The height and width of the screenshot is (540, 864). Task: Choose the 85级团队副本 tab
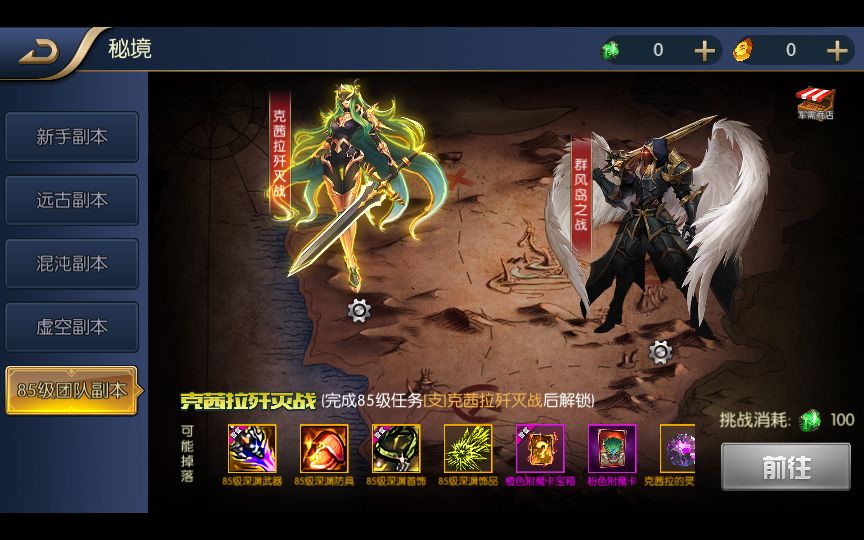click(x=72, y=391)
